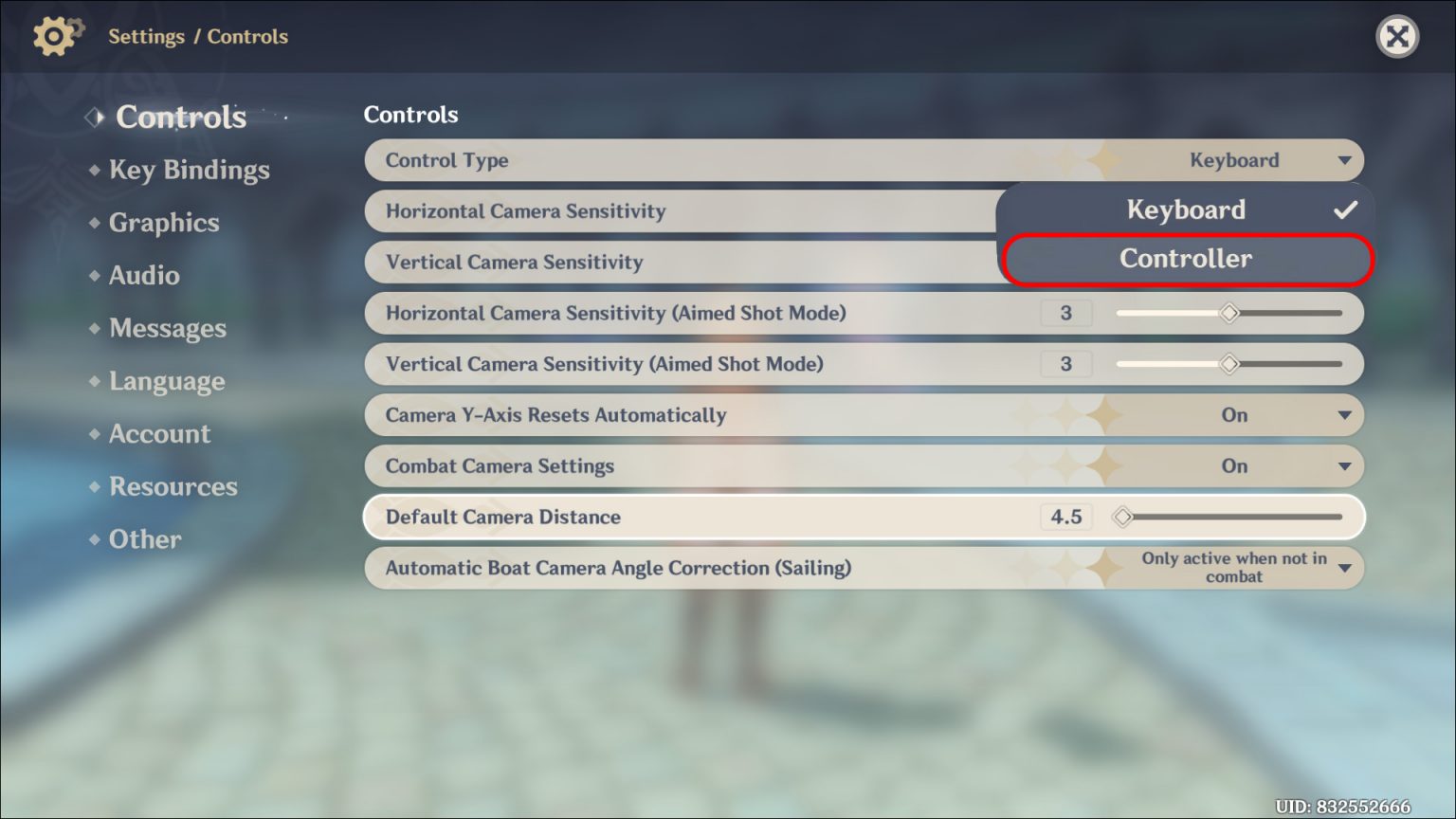Switch to the Key Bindings section
Image resolution: width=1456 pixels, height=819 pixels.
coord(189,170)
